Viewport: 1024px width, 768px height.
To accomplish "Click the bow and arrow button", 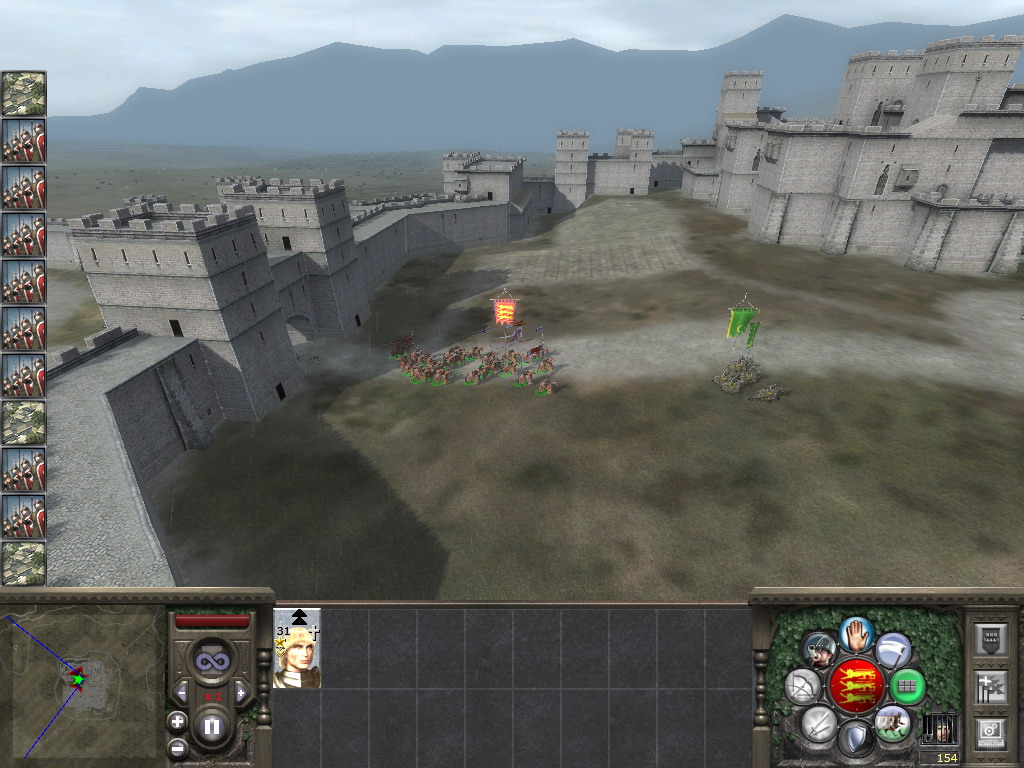I will [803, 686].
